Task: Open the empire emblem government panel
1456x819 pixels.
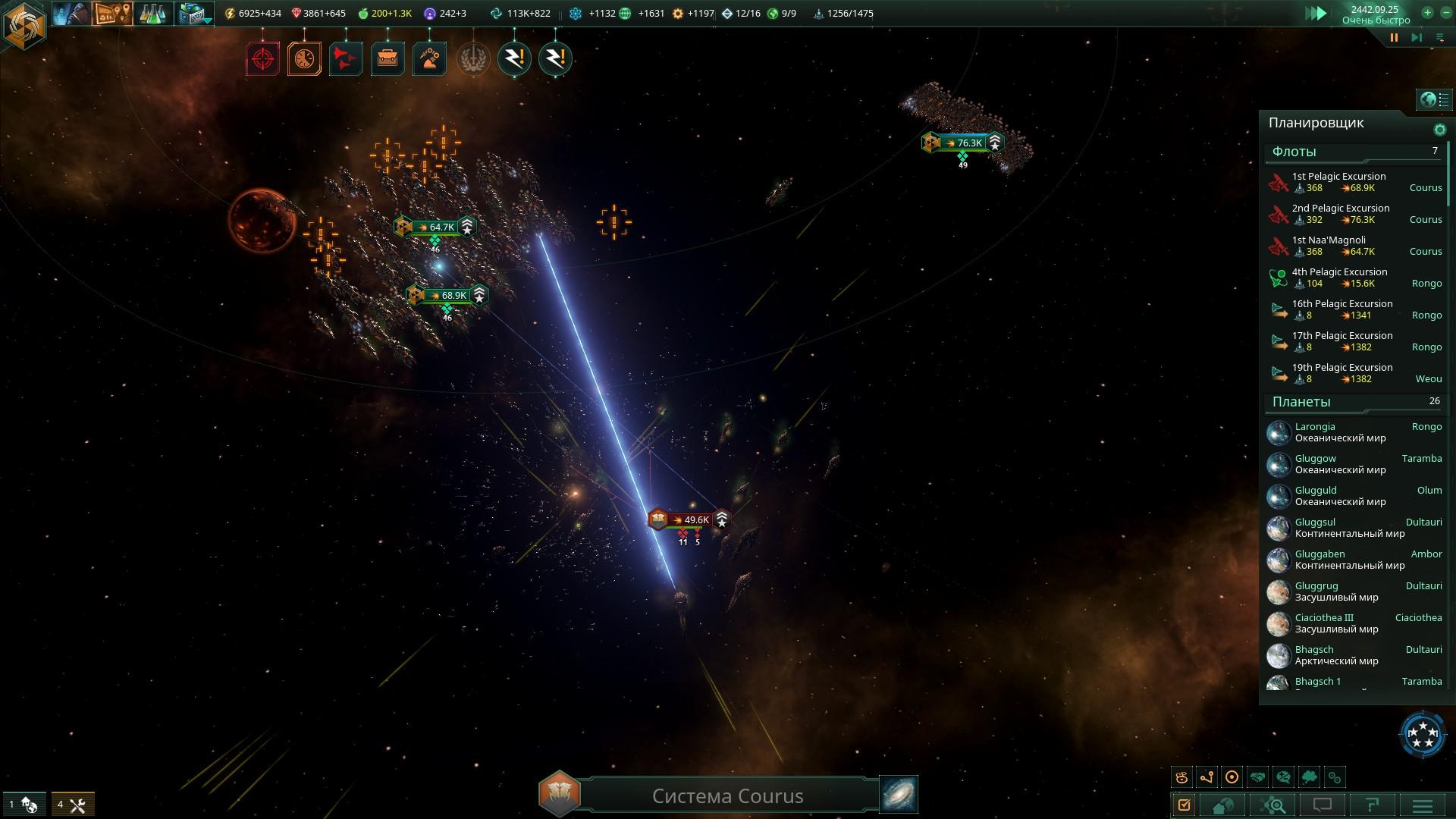Action: [x=24, y=25]
